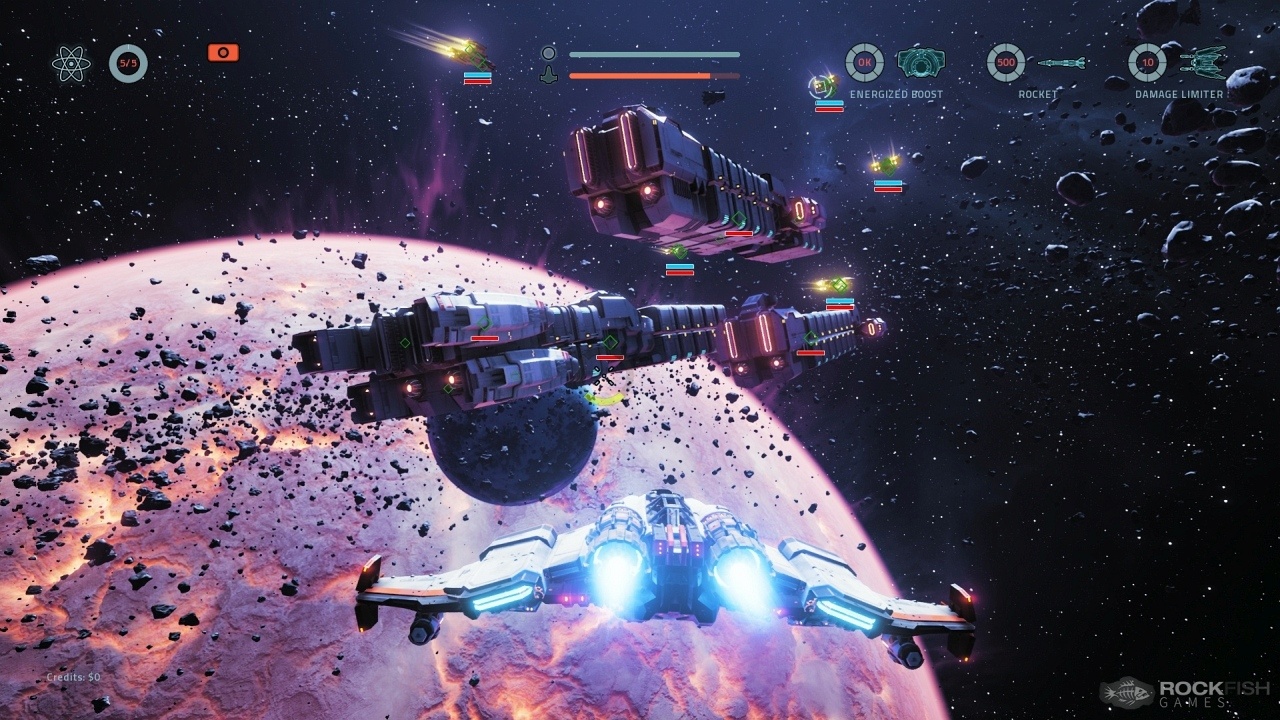Activate the Damage Limiter consumable

[x=1203, y=63]
